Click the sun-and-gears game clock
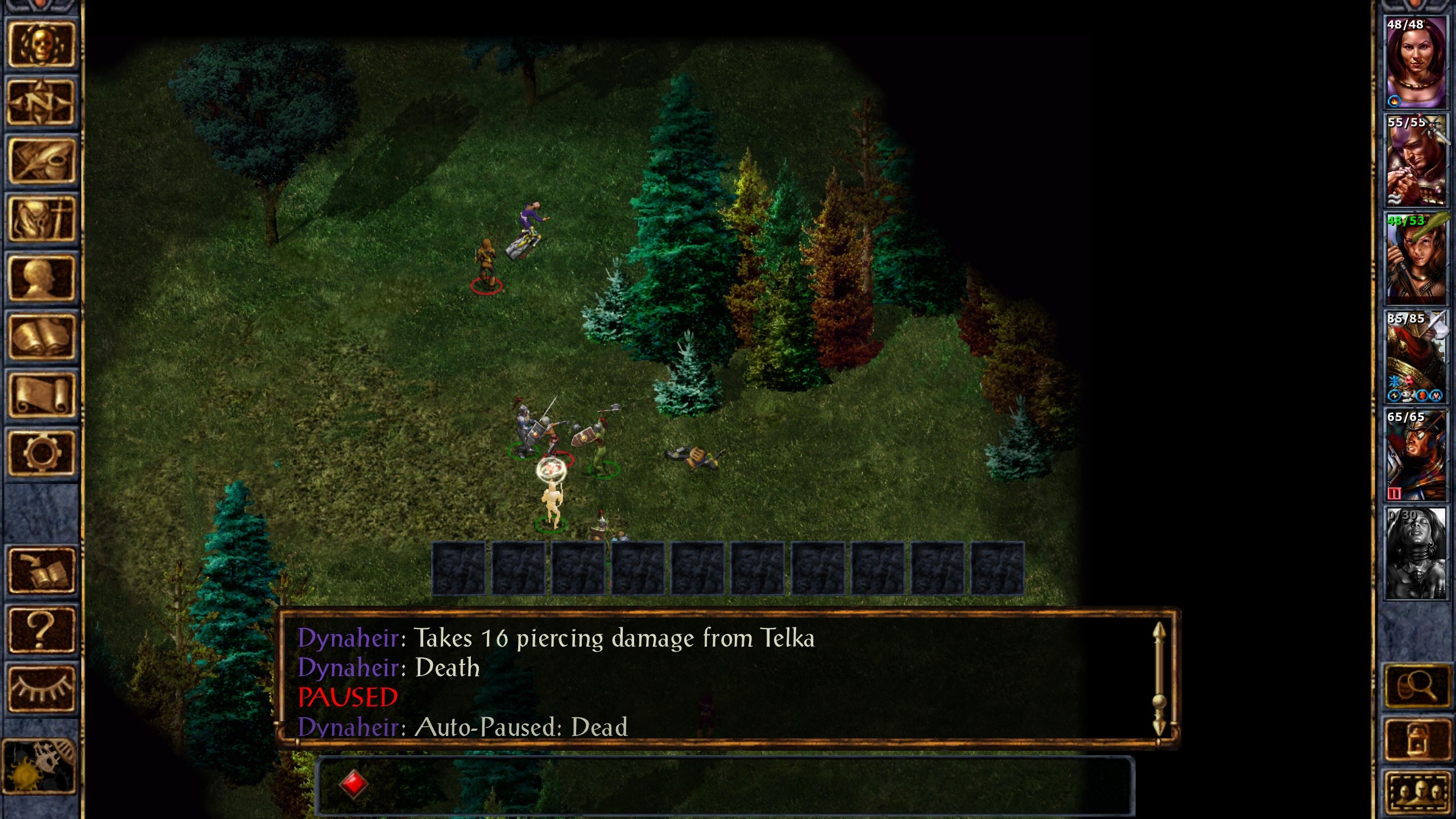Viewport: 1456px width, 819px height. tap(39, 766)
